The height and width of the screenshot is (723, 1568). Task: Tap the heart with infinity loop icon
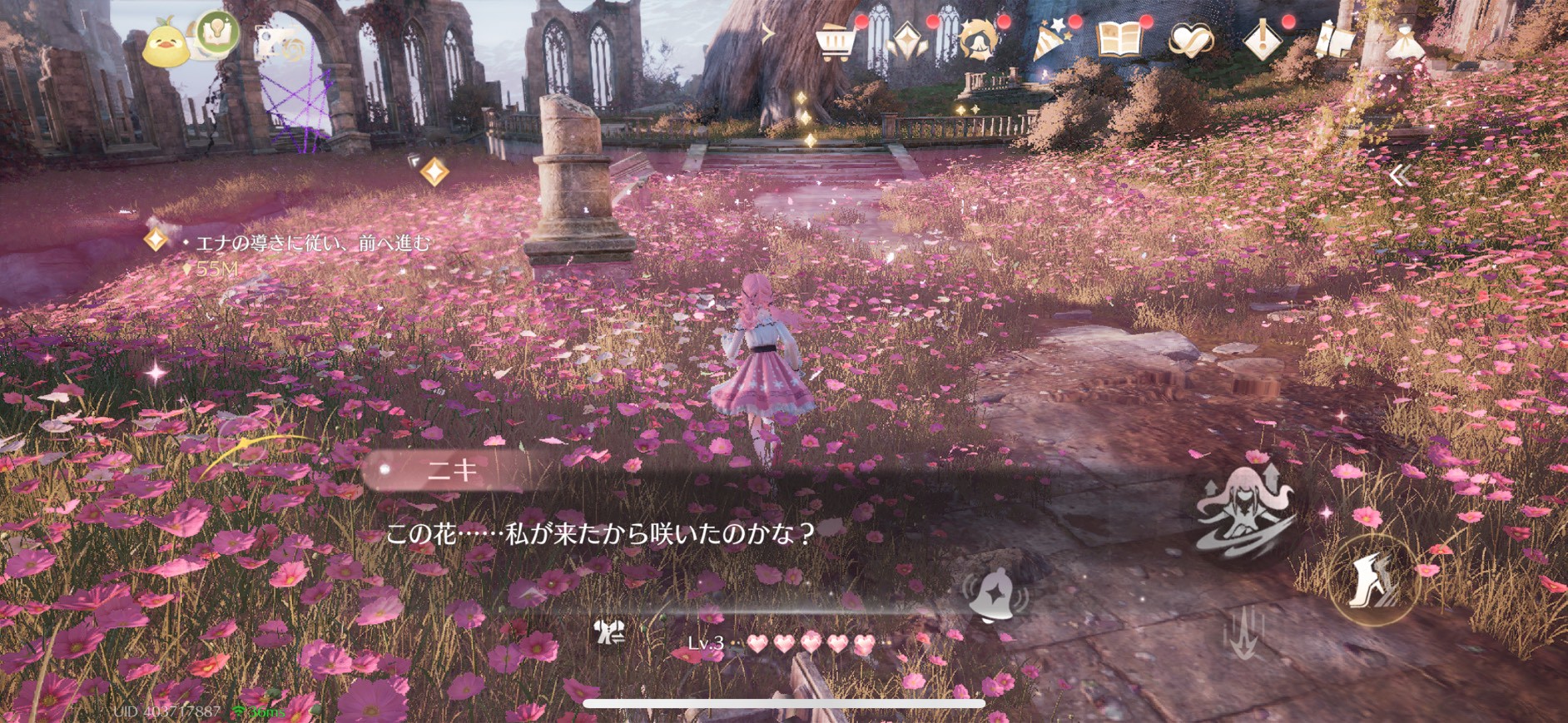tap(1190, 40)
